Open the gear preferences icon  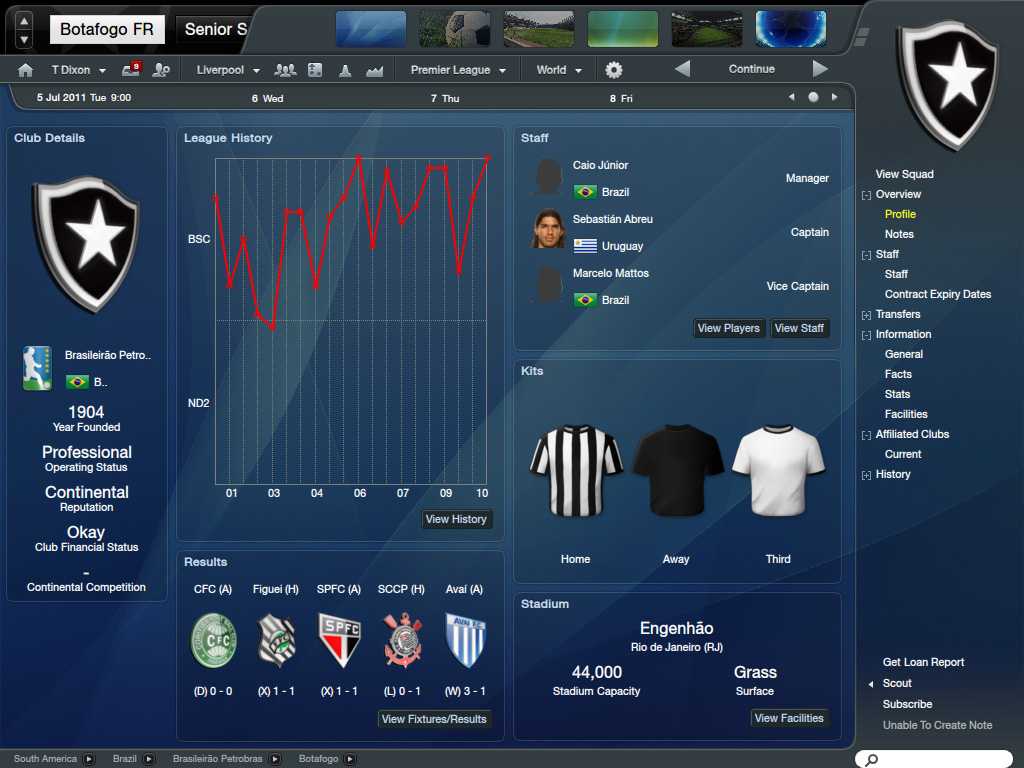(614, 70)
